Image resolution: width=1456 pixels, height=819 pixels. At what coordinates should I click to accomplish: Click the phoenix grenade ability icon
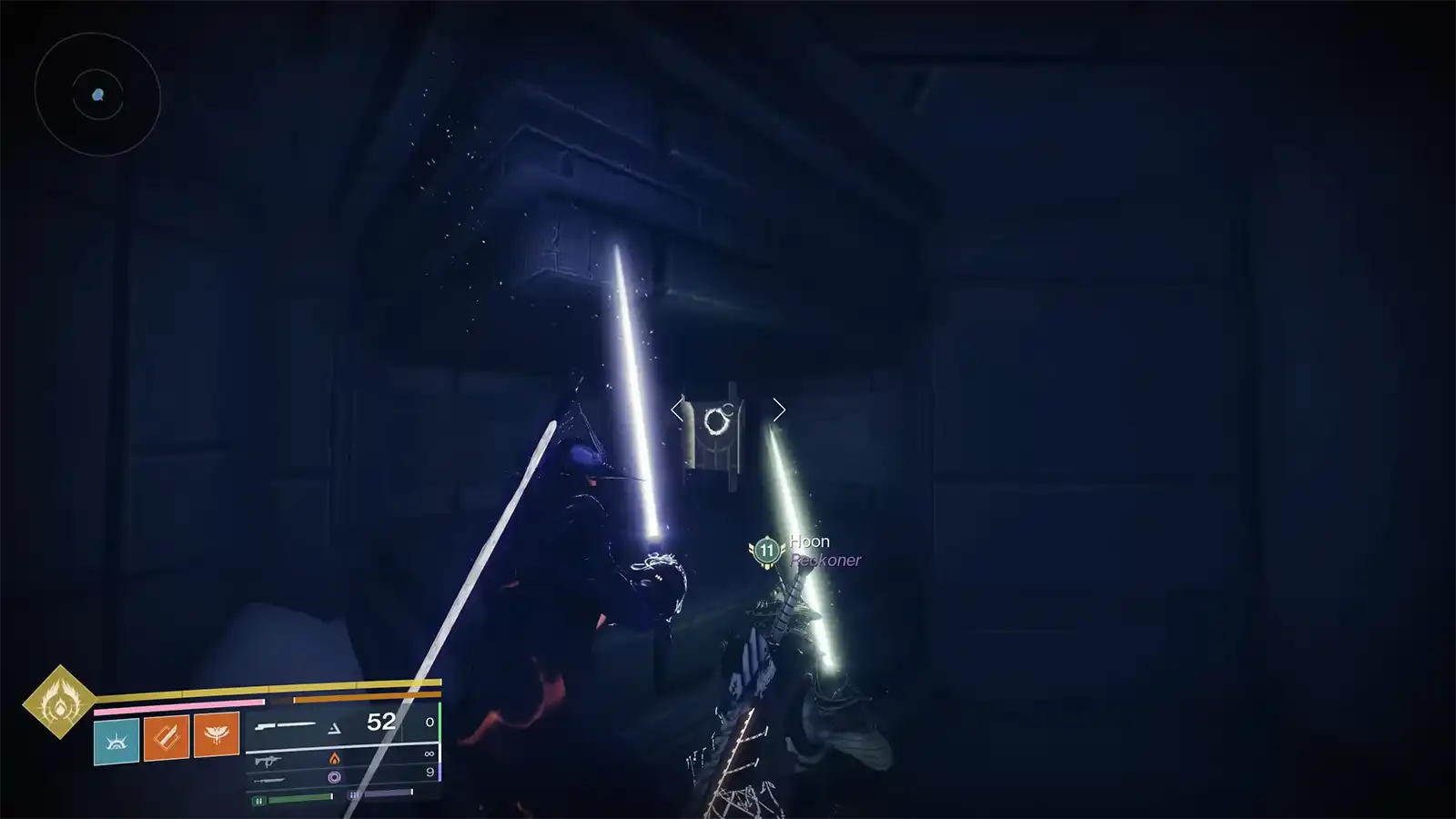(215, 735)
